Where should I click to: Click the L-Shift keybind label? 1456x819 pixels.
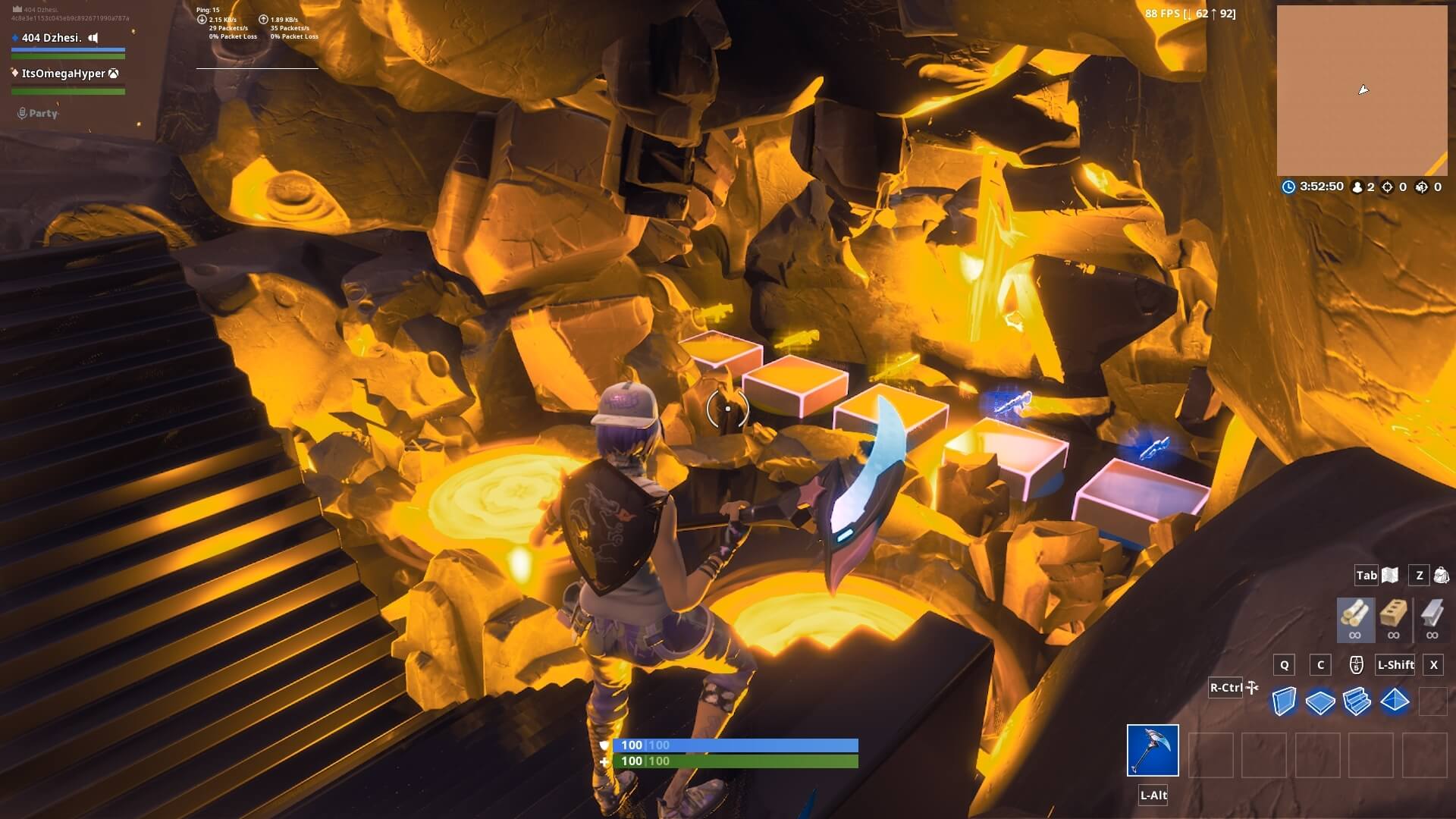click(x=1395, y=665)
